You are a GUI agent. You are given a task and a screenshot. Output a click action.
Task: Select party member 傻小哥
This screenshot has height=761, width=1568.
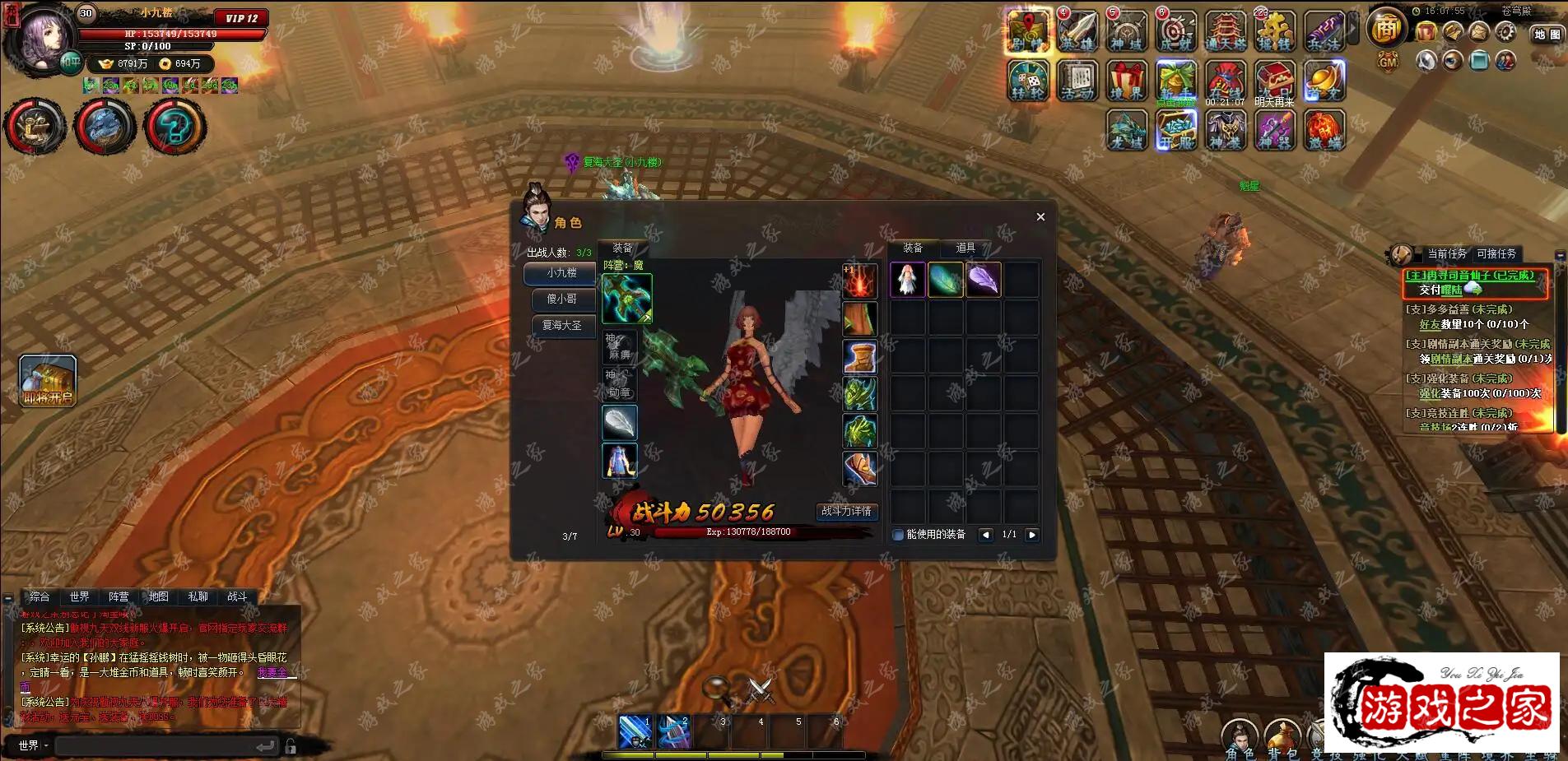point(561,299)
